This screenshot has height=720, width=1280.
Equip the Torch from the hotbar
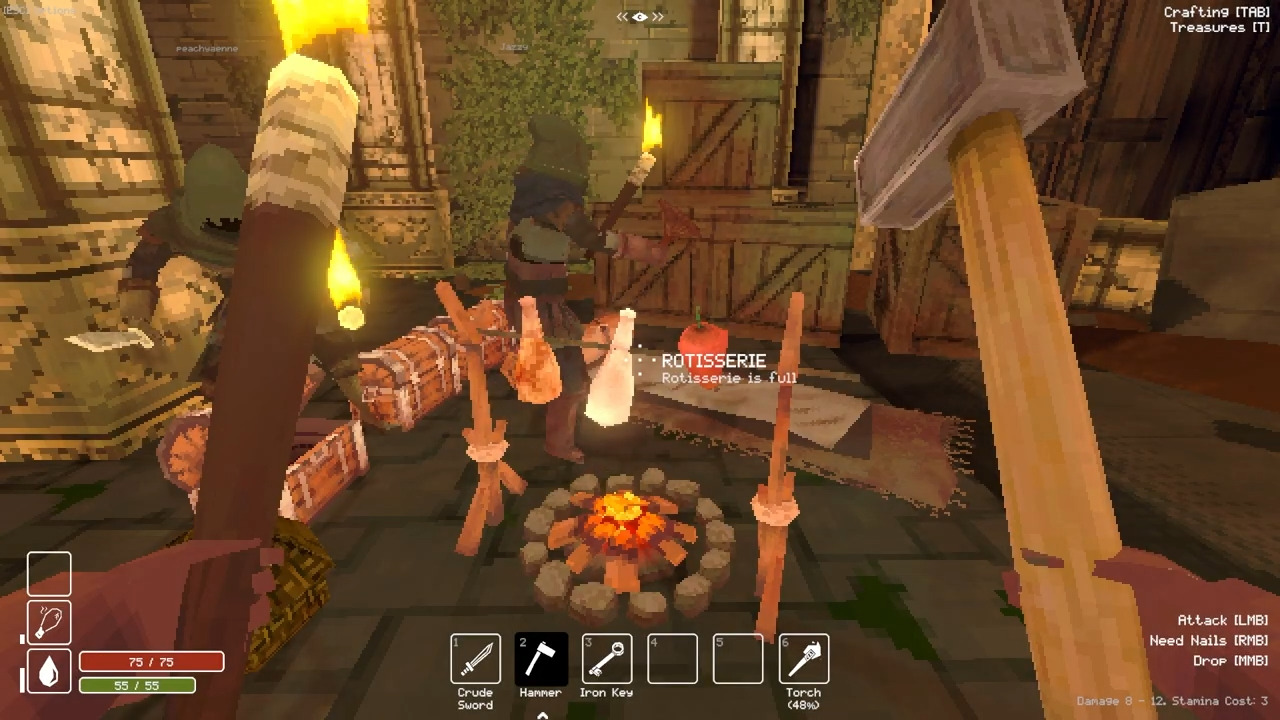803,660
